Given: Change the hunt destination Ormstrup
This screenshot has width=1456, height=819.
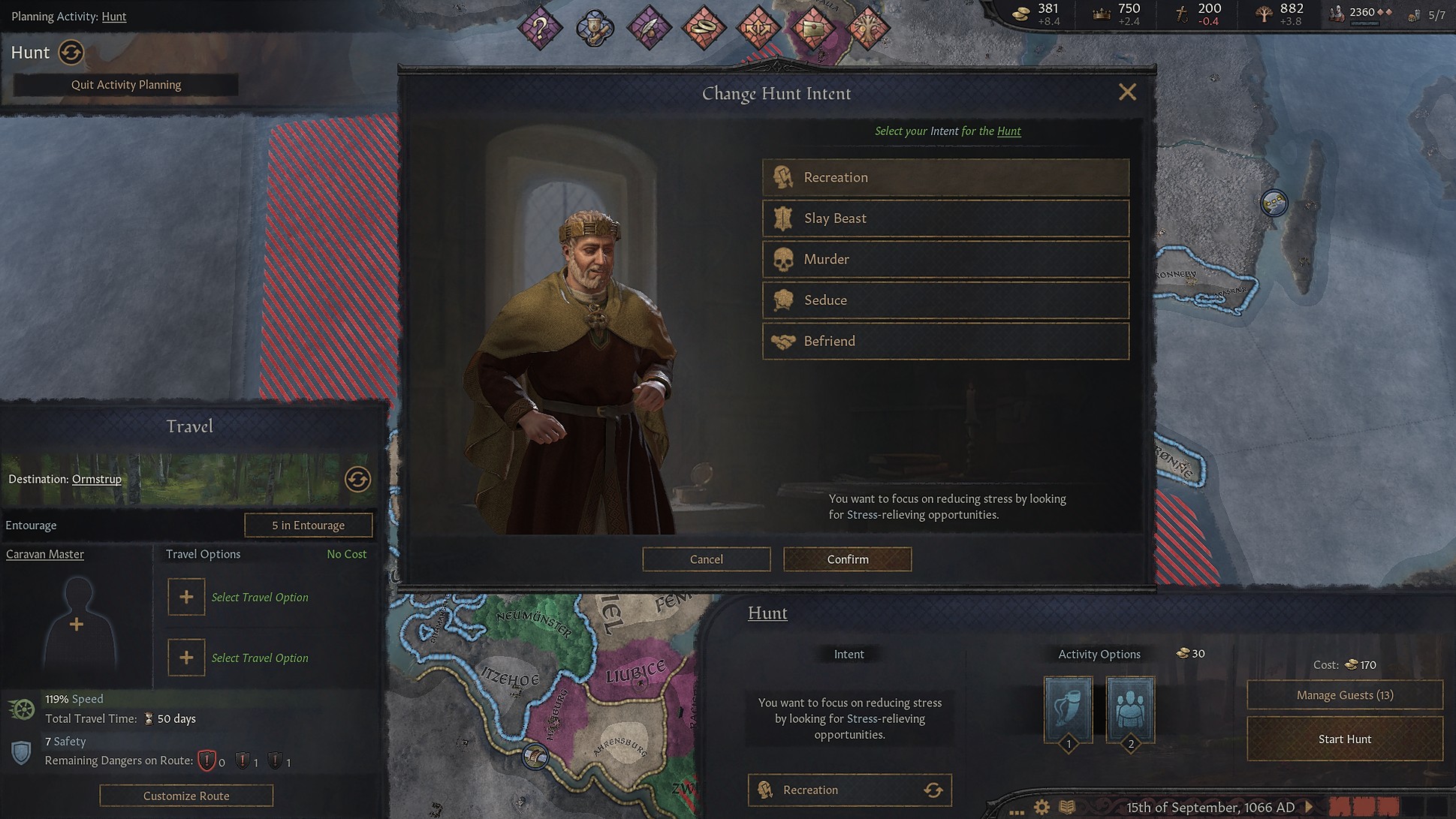Looking at the screenshot, I should click(x=357, y=479).
